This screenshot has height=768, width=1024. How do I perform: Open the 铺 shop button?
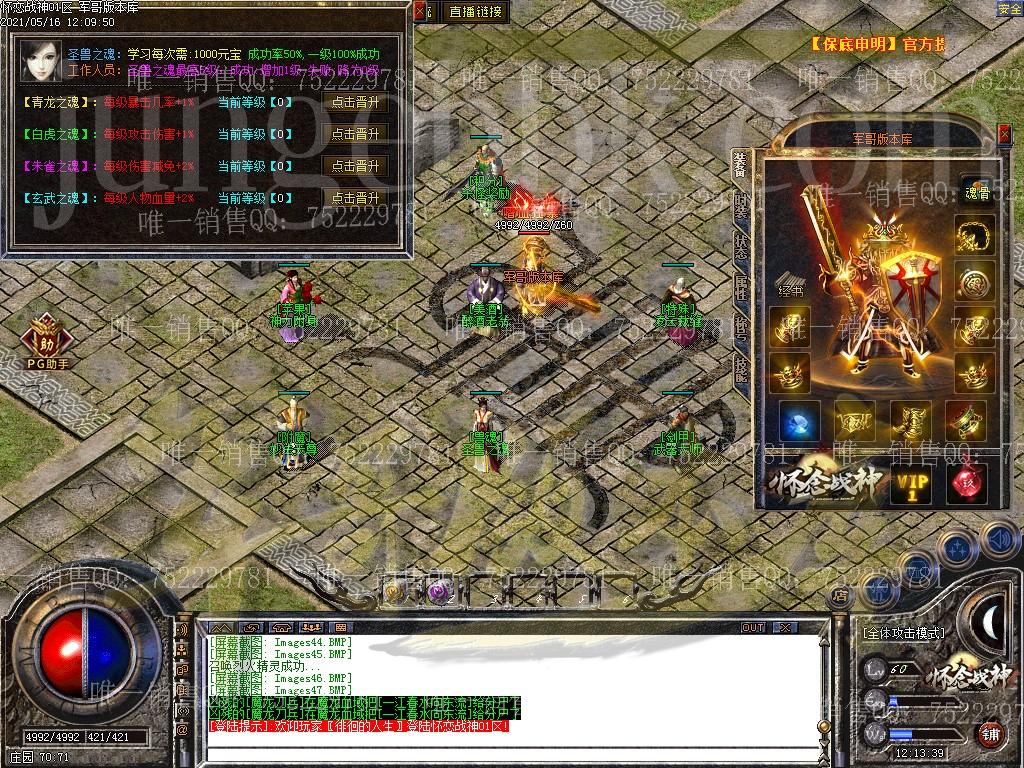coord(991,733)
